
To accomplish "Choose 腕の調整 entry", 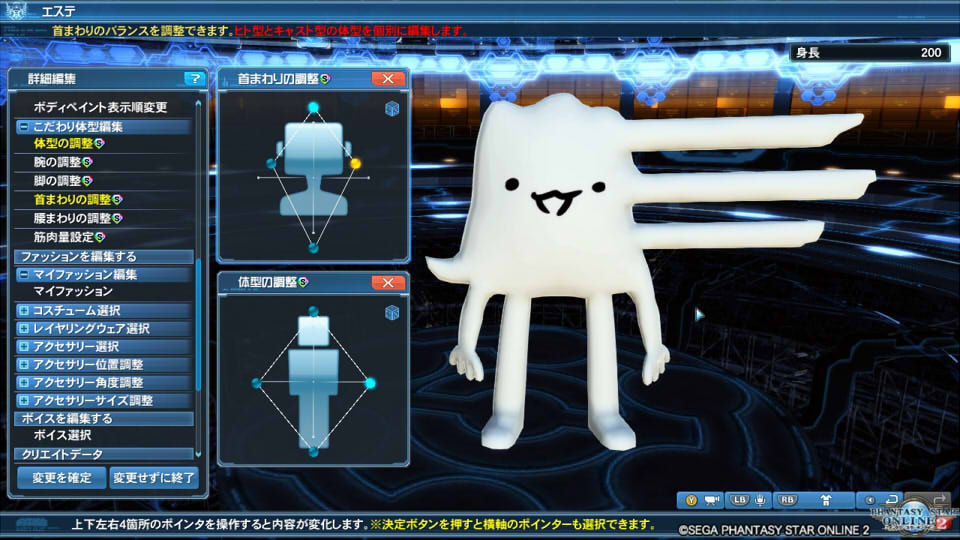I will 57,162.
